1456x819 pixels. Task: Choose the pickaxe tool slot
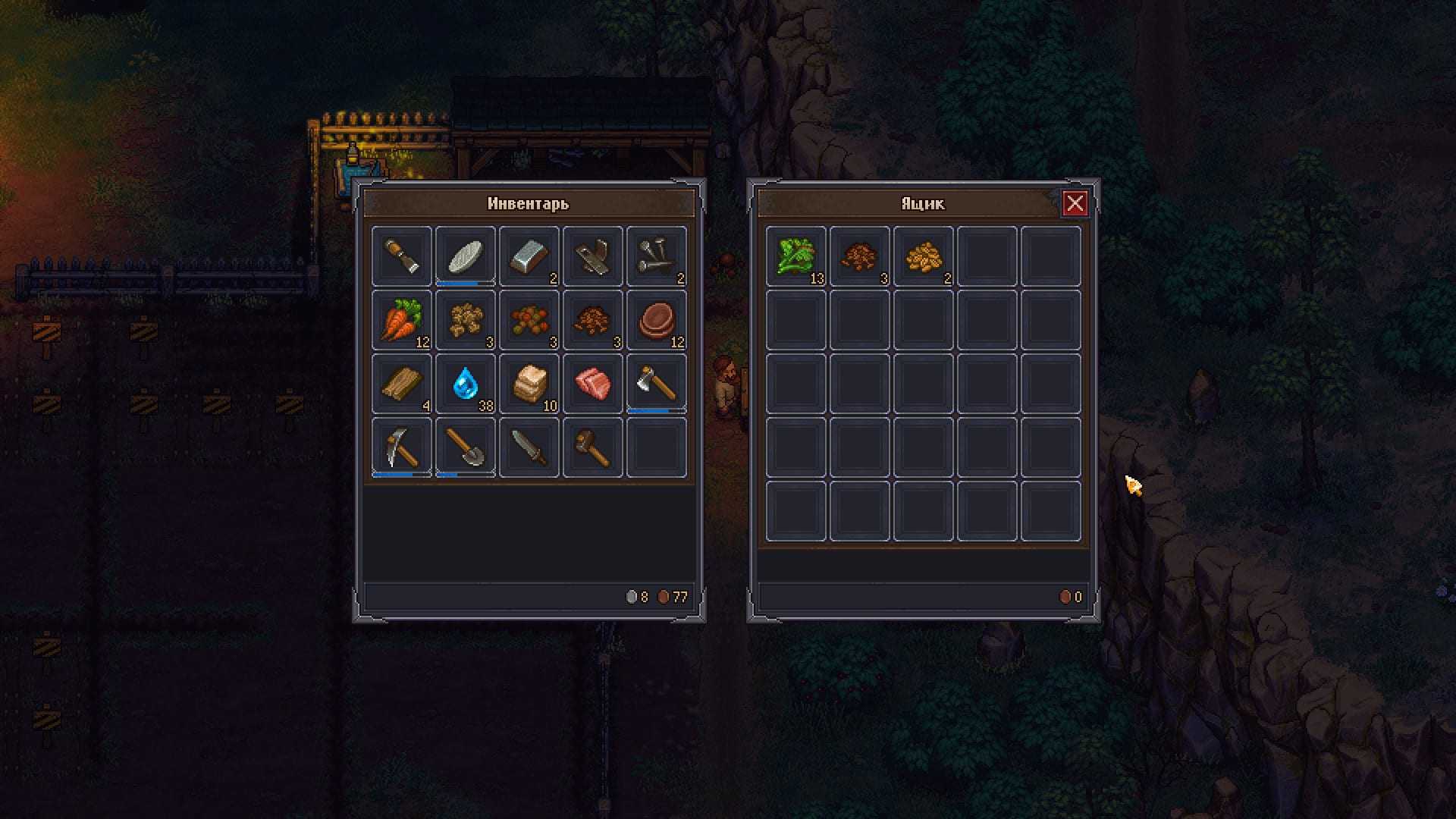click(402, 447)
